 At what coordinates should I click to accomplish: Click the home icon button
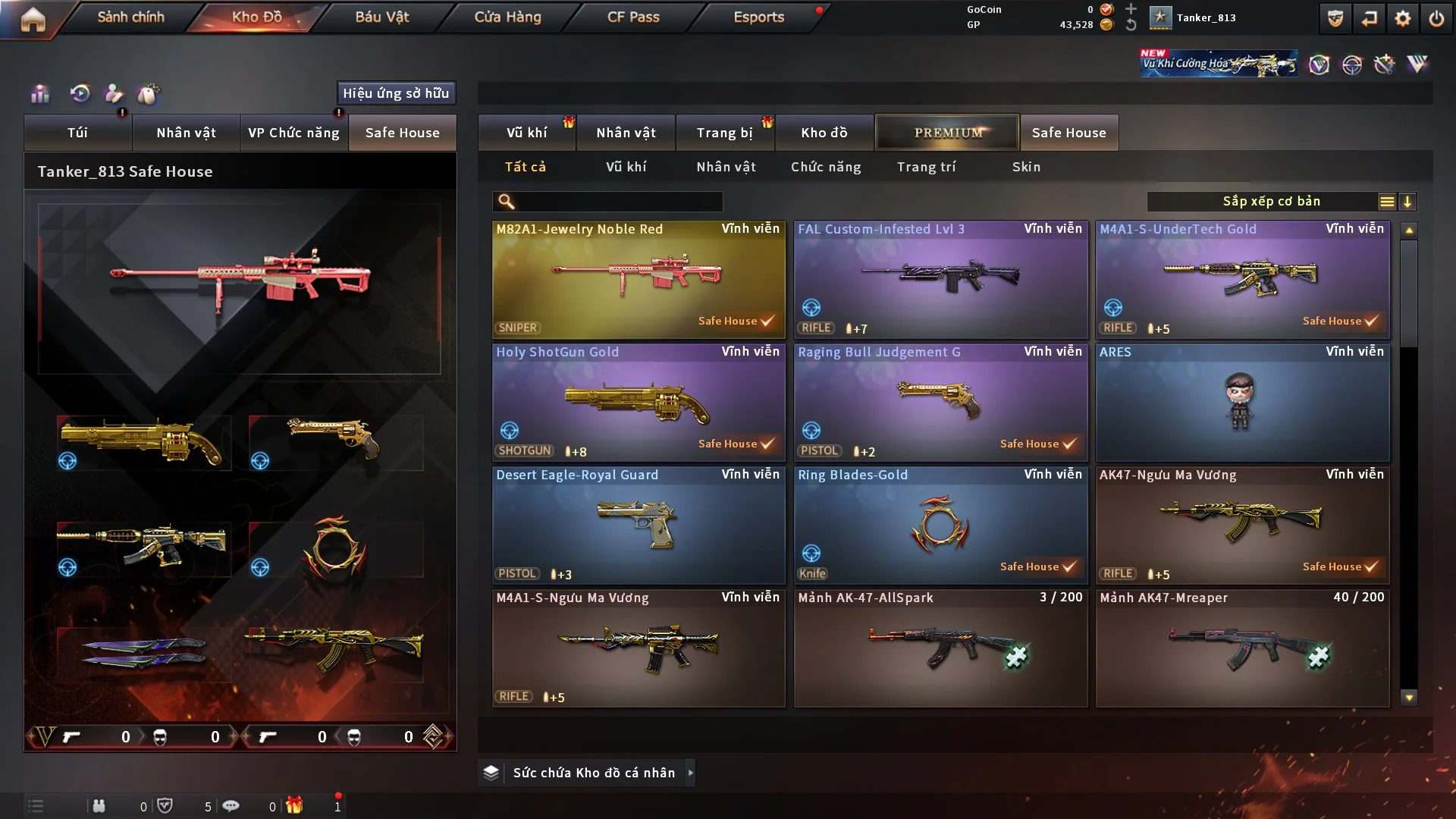click(33, 20)
